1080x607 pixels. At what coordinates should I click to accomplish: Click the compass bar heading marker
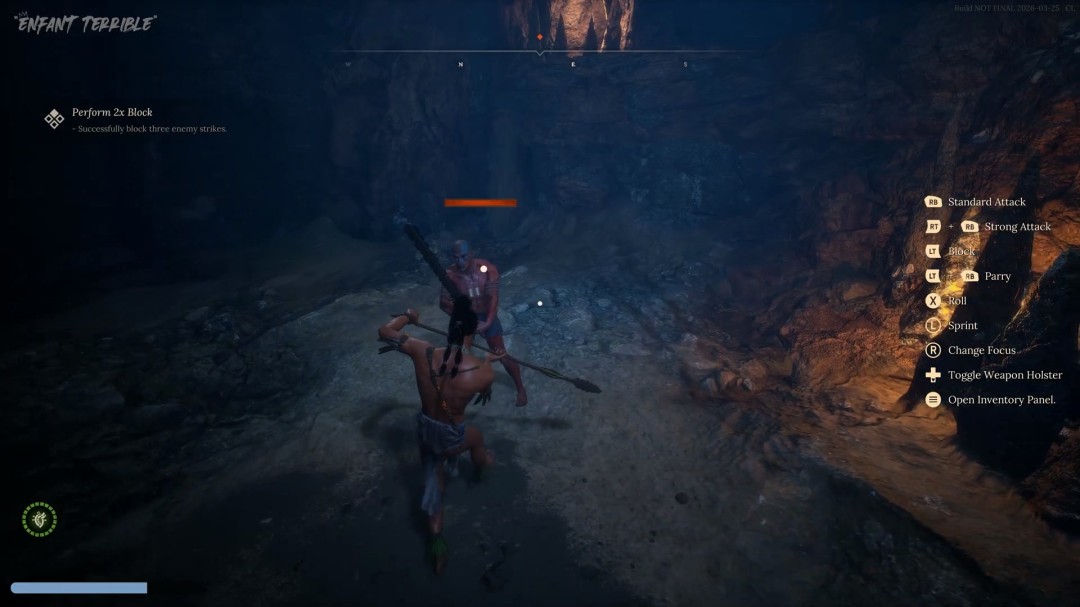click(540, 38)
